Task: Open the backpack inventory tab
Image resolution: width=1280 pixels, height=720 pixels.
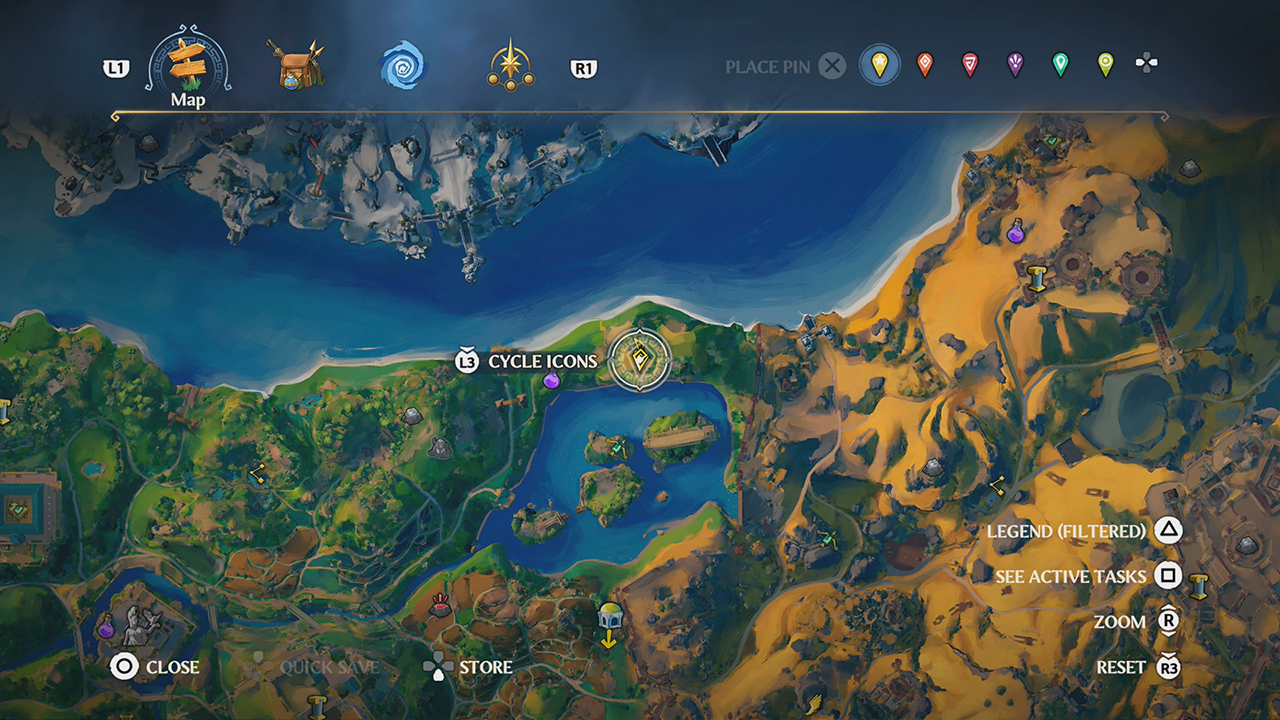Action: pyautogui.click(x=298, y=66)
